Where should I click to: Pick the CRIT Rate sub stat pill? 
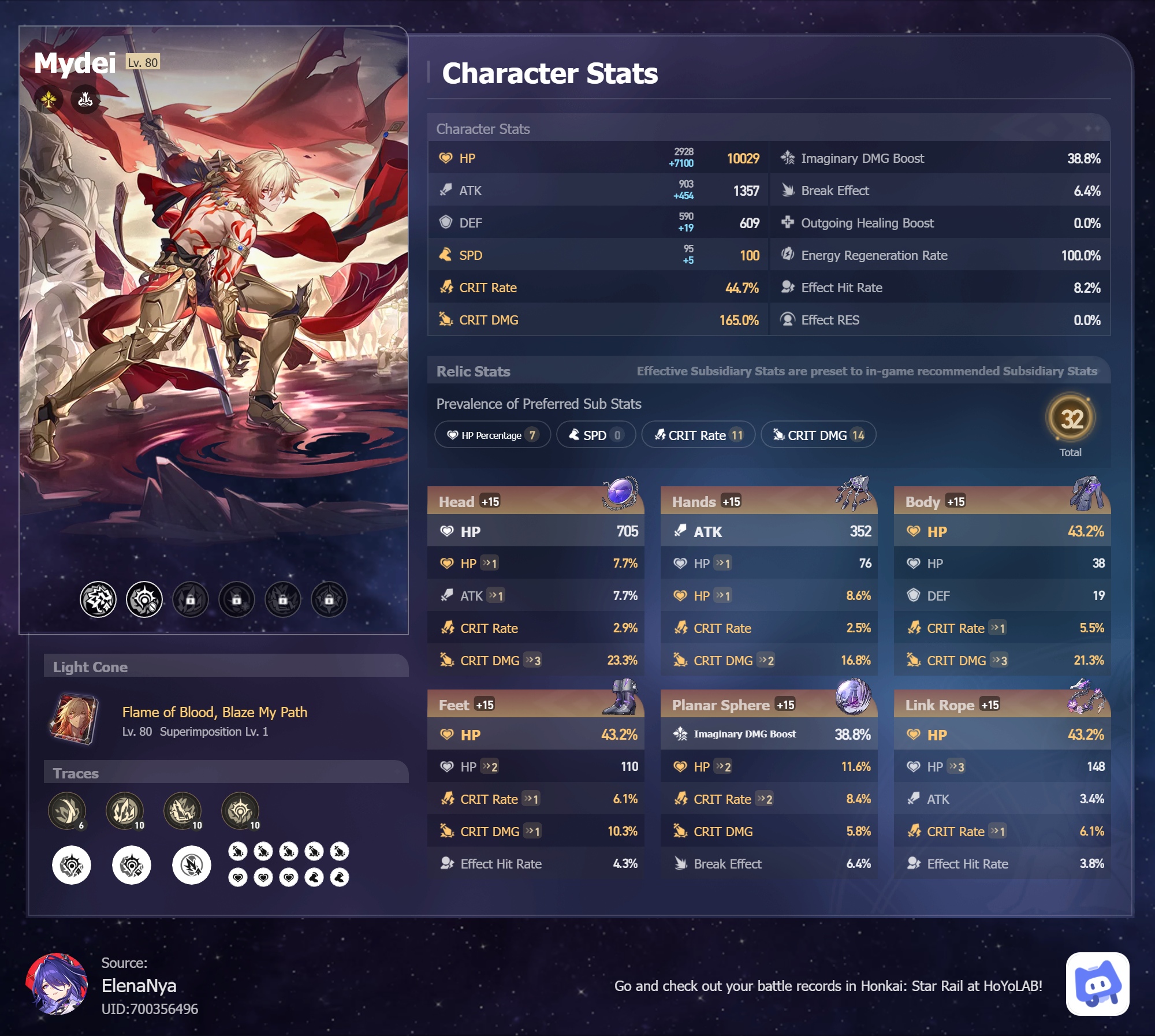698,435
